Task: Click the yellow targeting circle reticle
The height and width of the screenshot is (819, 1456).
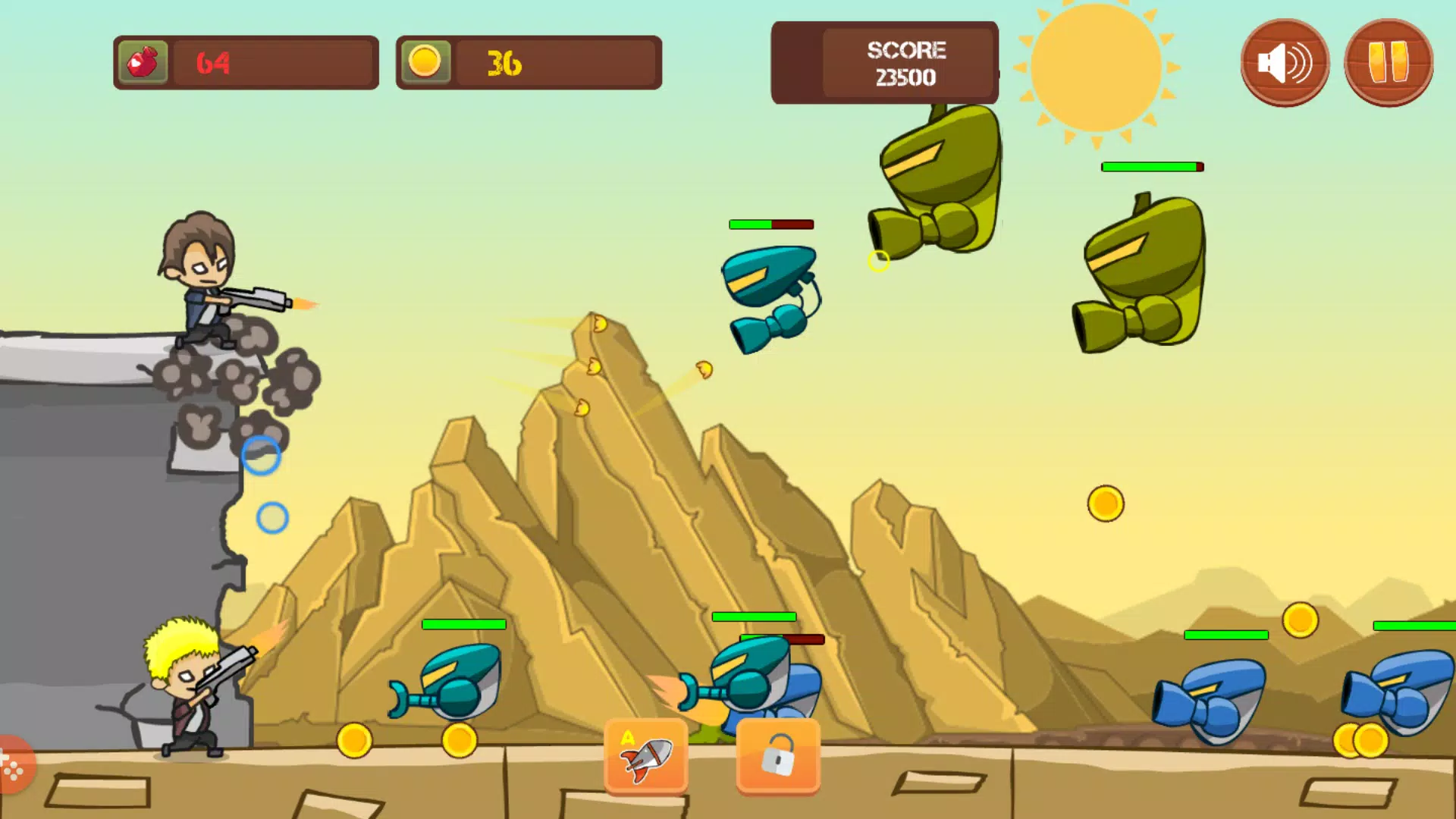Action: (878, 260)
